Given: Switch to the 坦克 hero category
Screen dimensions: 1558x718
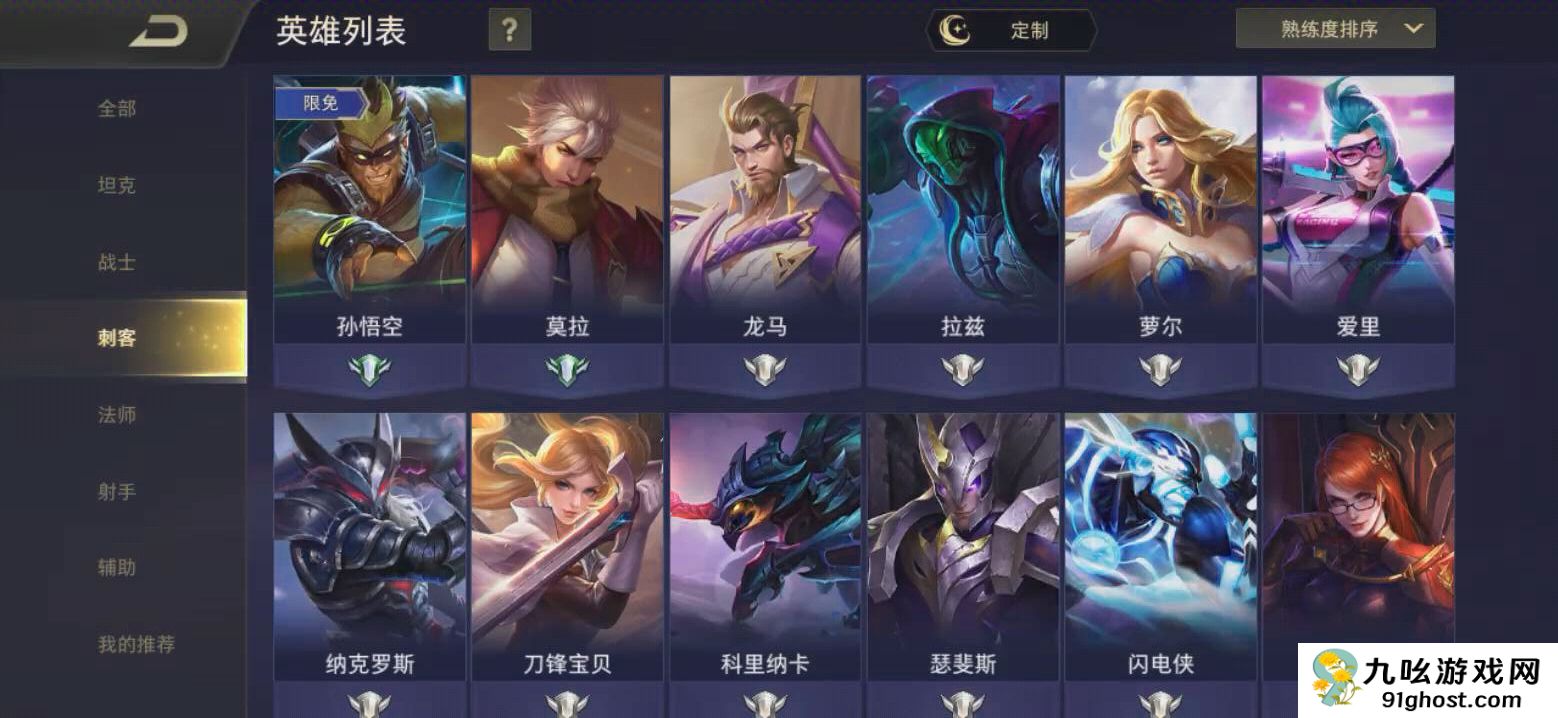Looking at the screenshot, I should click(x=117, y=186).
